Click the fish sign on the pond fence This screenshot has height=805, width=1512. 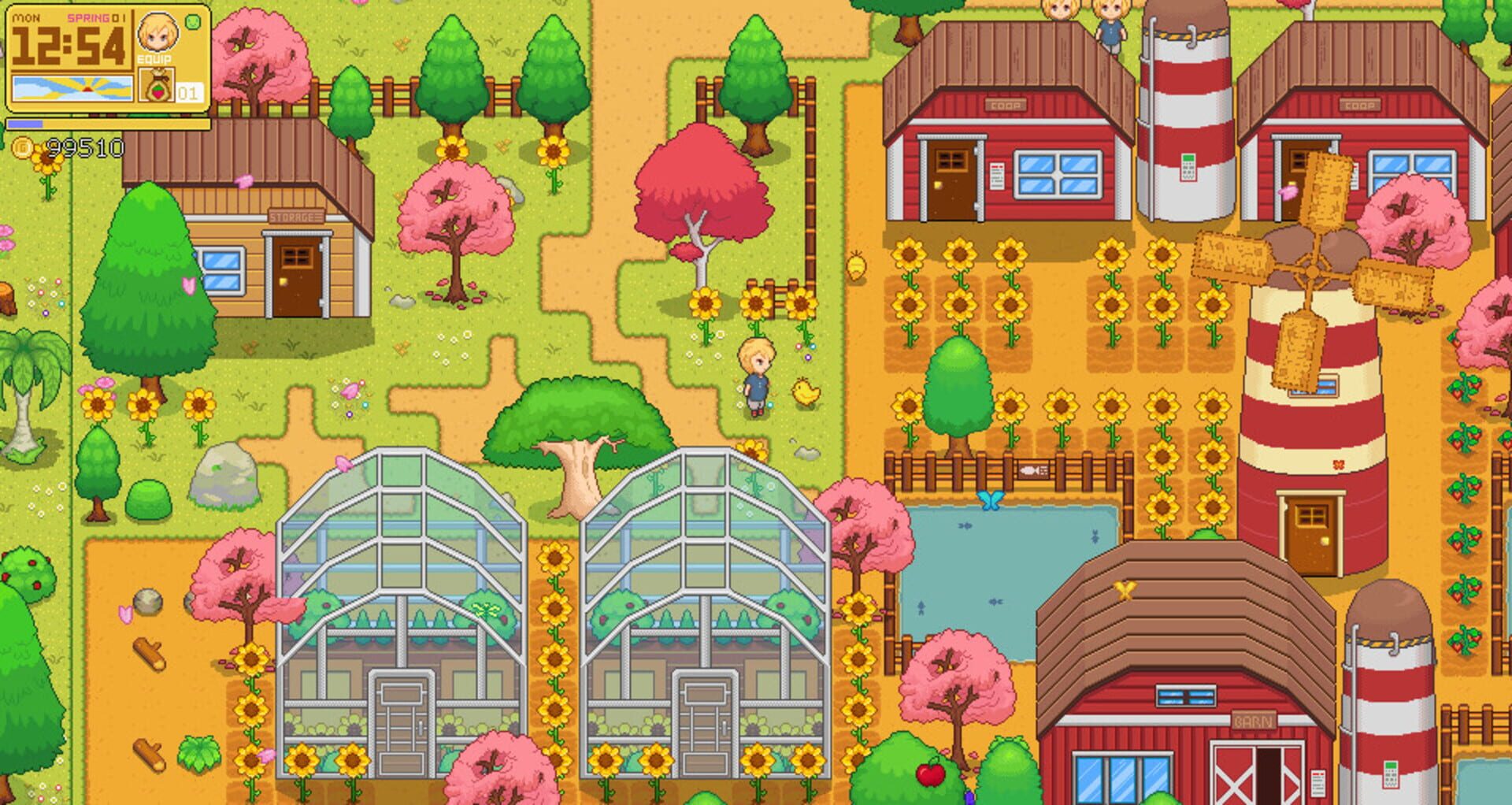point(1035,471)
